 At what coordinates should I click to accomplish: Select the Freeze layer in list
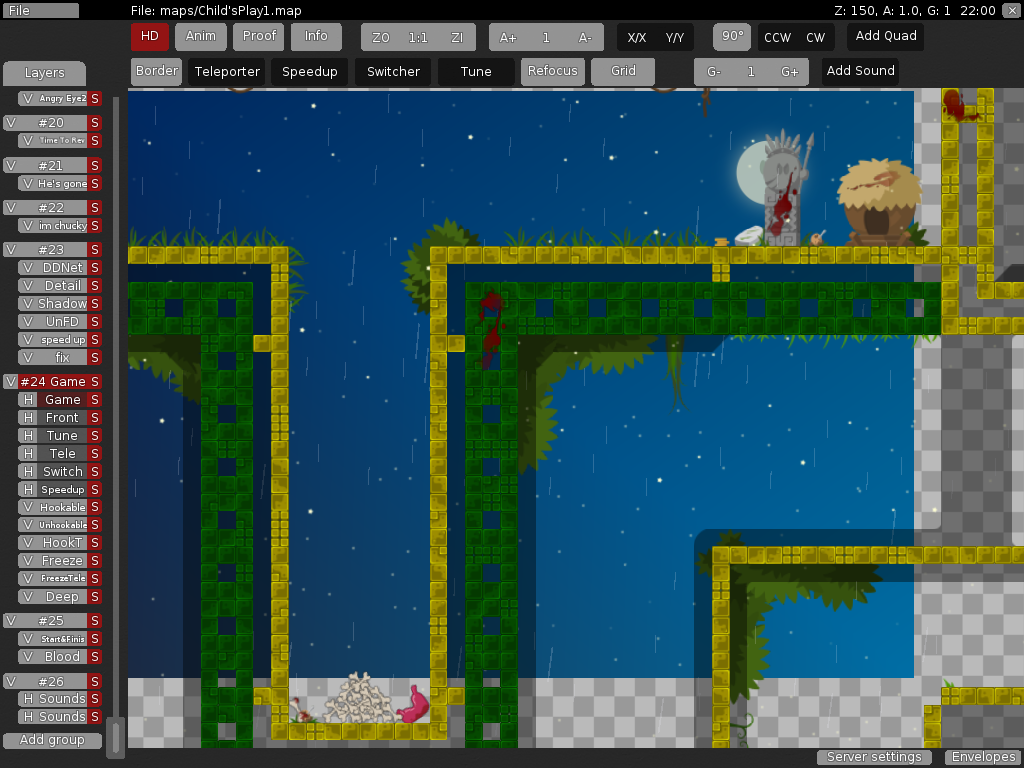tap(62, 561)
